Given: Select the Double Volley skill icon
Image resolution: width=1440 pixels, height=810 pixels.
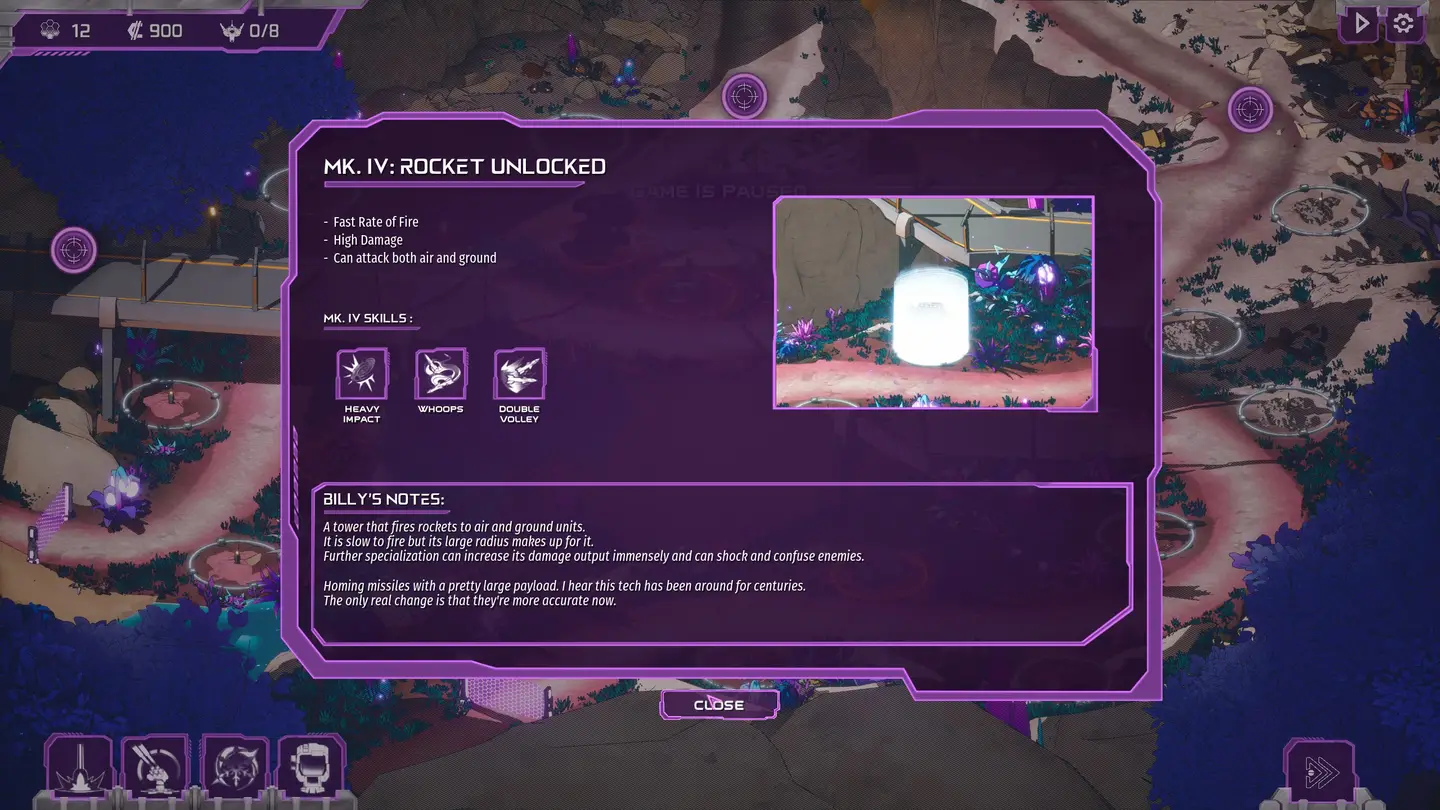Looking at the screenshot, I should (519, 374).
